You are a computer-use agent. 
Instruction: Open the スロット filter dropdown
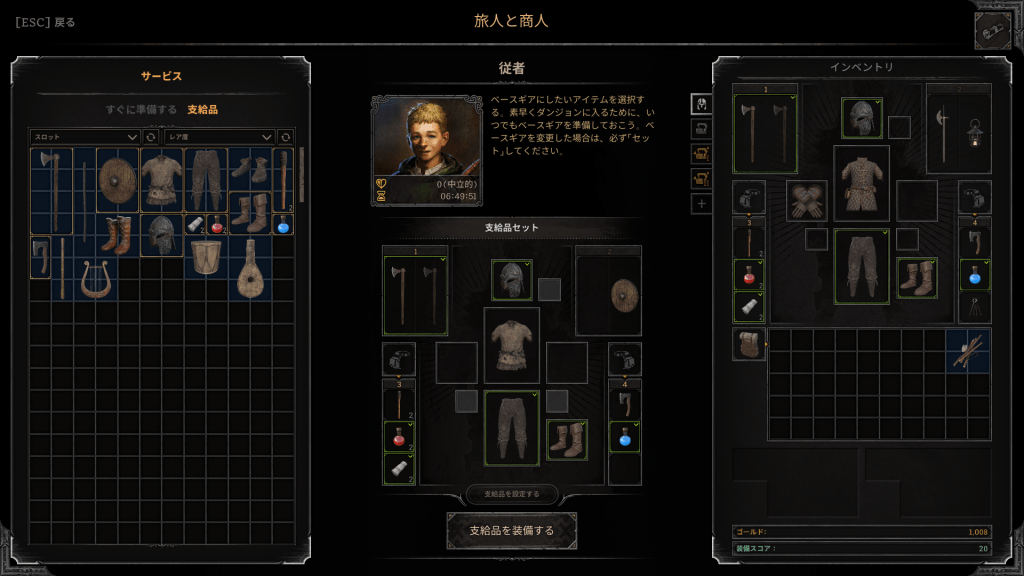click(x=85, y=136)
